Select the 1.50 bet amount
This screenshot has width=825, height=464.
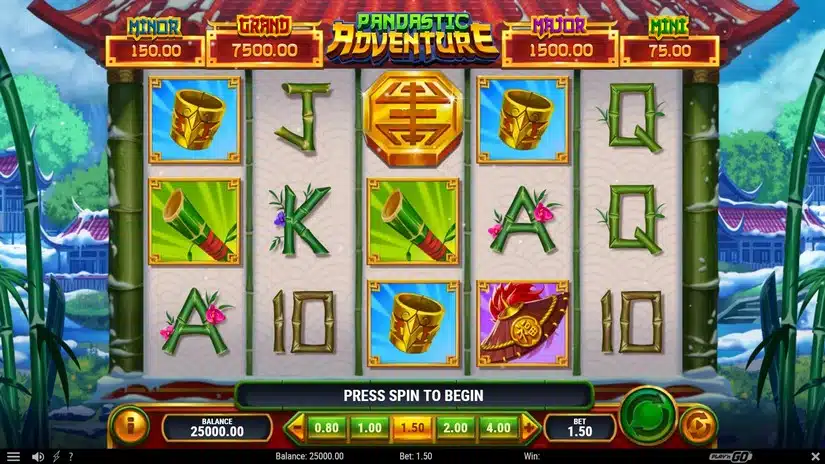coord(413,428)
